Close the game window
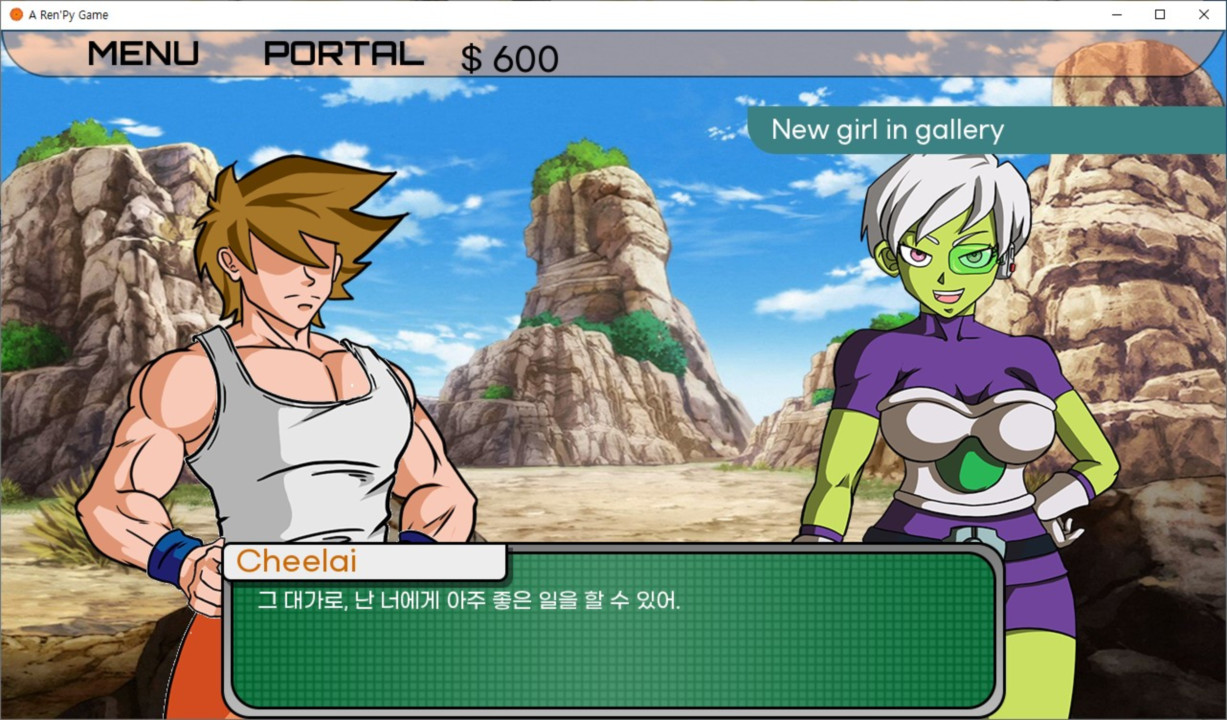 pos(1203,15)
